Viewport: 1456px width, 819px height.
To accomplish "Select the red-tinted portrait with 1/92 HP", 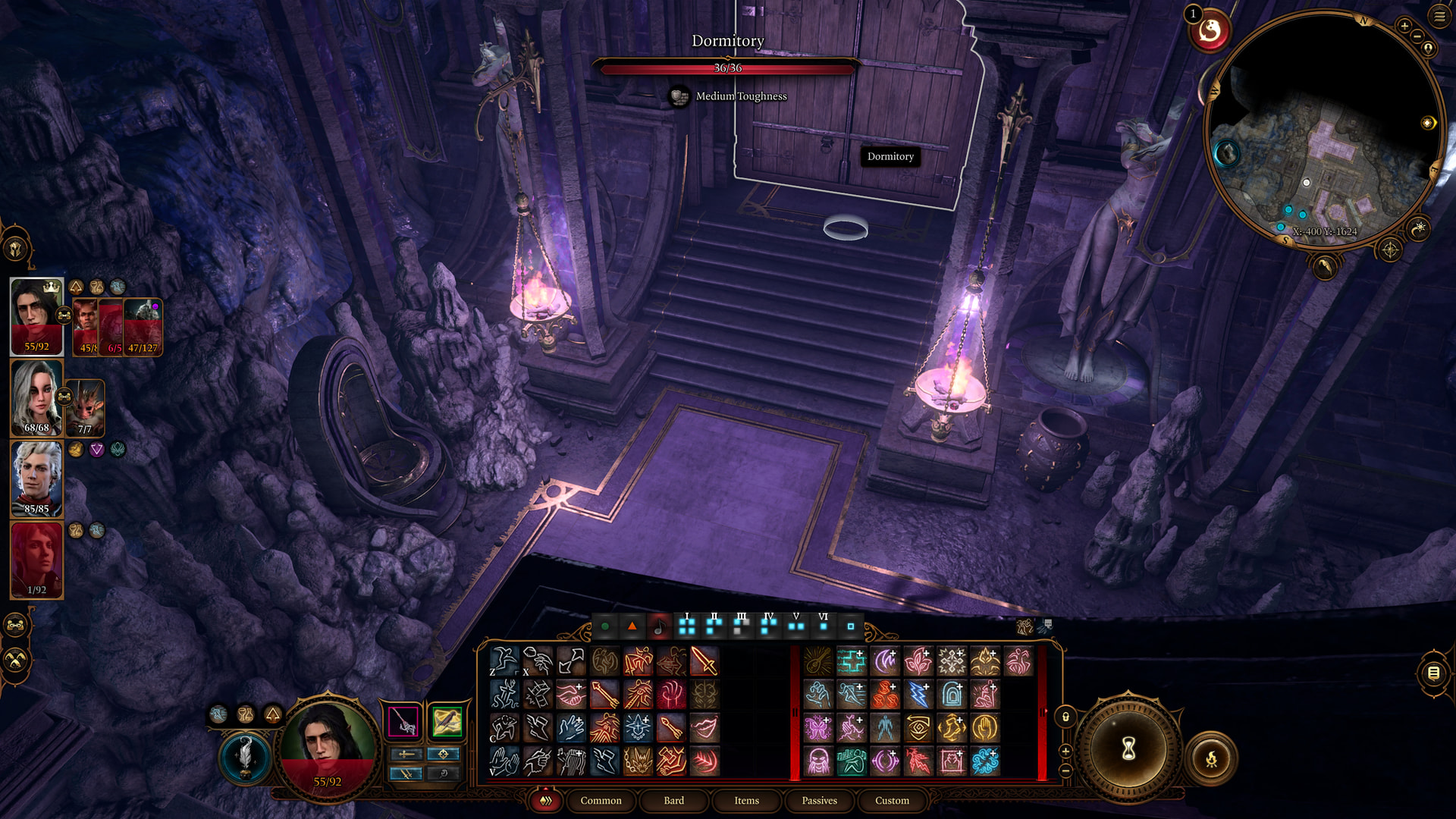I will [x=36, y=560].
